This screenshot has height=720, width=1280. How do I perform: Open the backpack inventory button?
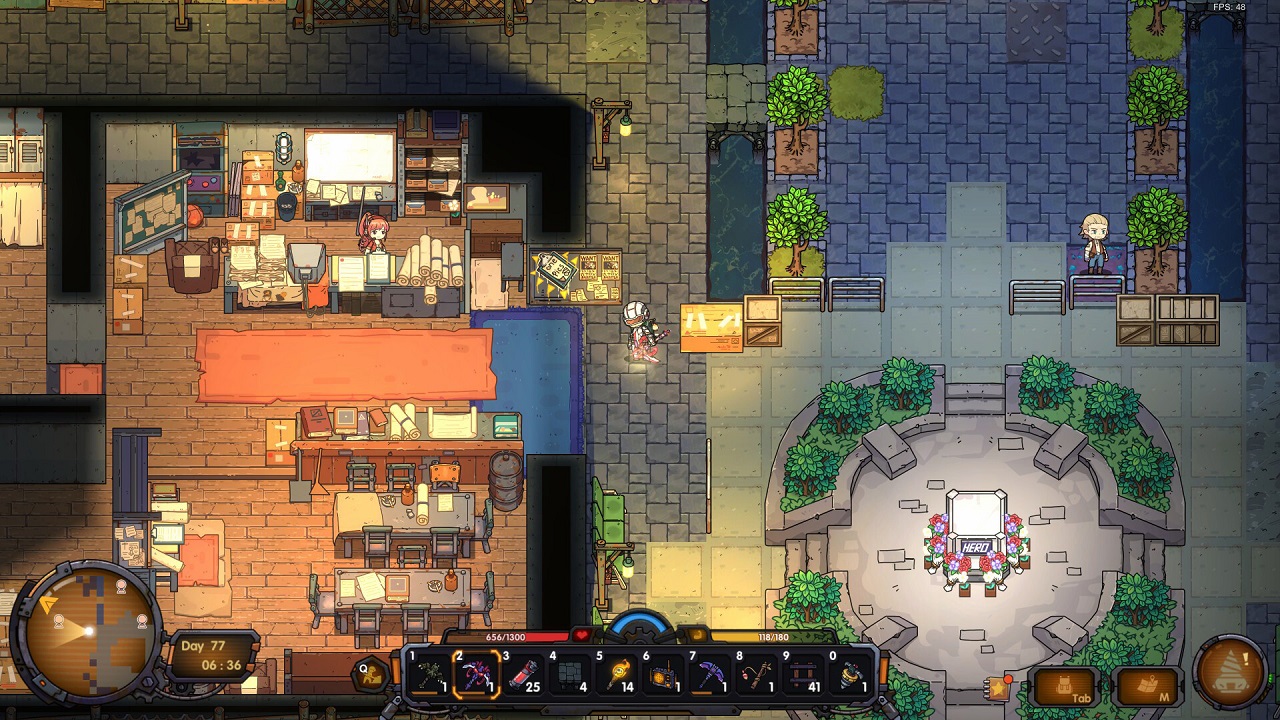pos(1066,686)
